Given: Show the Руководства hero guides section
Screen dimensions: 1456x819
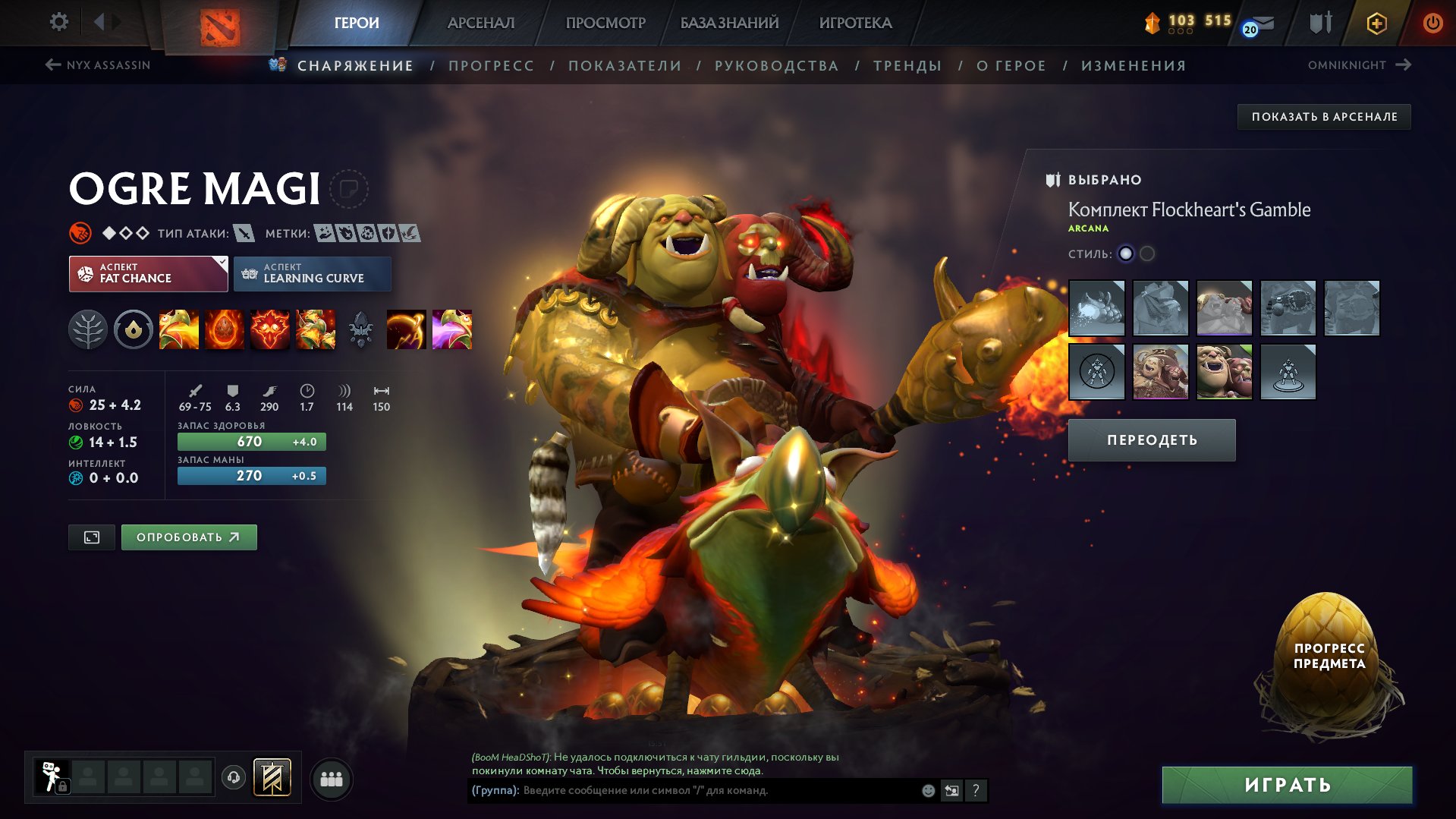Looking at the screenshot, I should point(776,66).
